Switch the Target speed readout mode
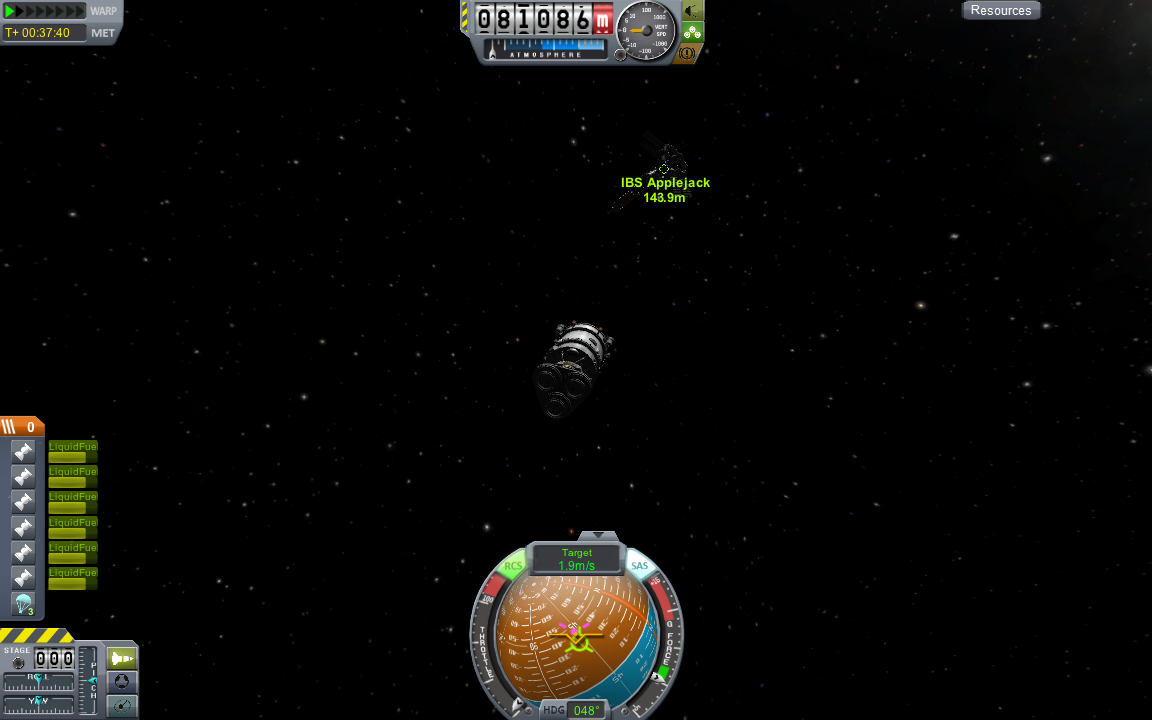The image size is (1152, 720). [x=577, y=559]
